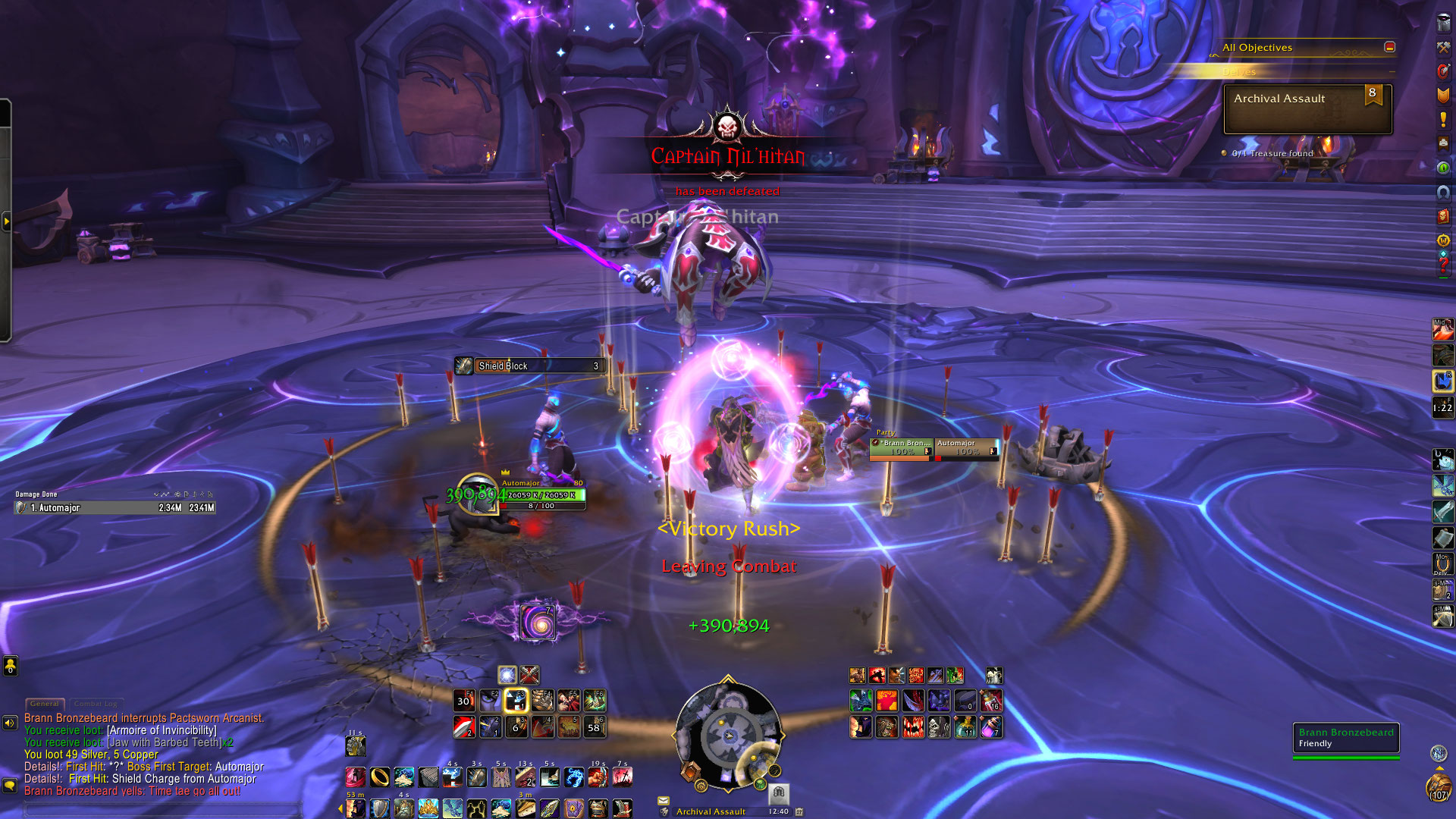The image size is (1456, 819).
Task: Use the red potion with 16 charges
Action: point(991,701)
